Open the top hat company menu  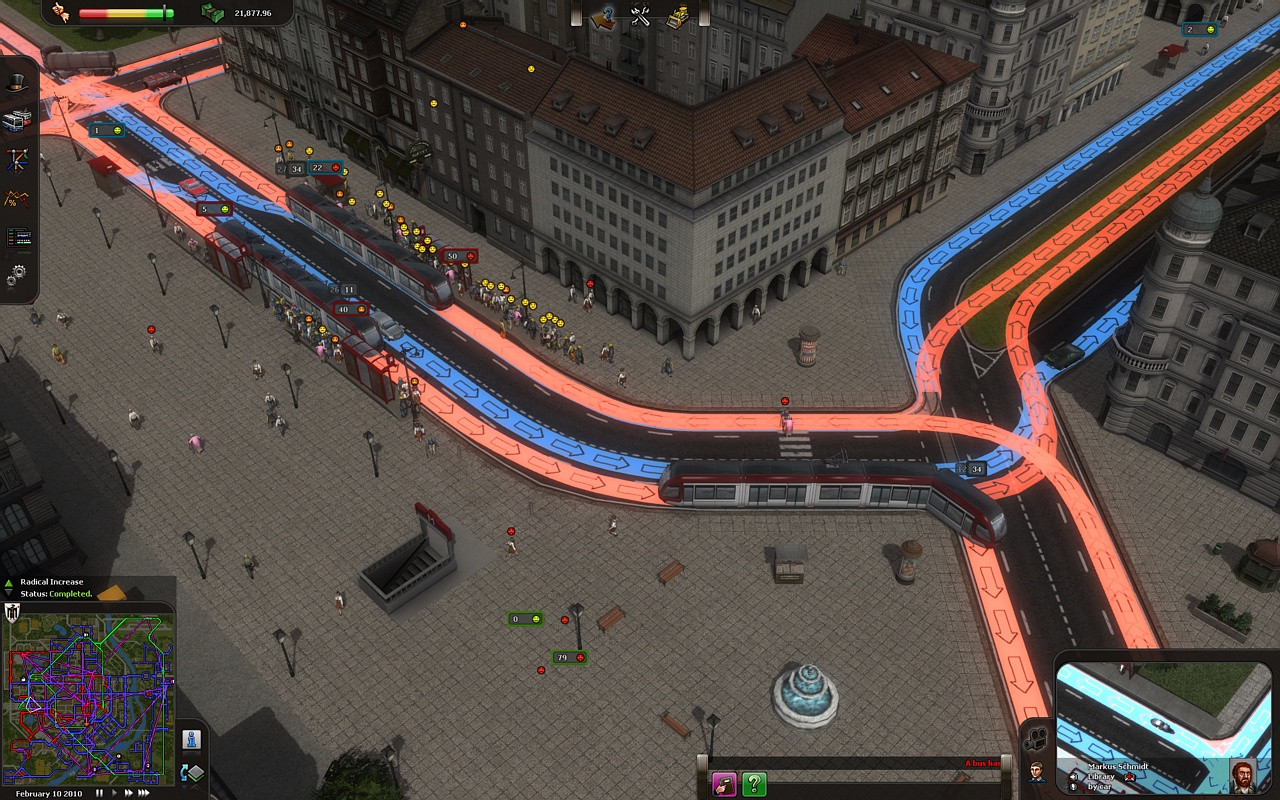click(17, 84)
